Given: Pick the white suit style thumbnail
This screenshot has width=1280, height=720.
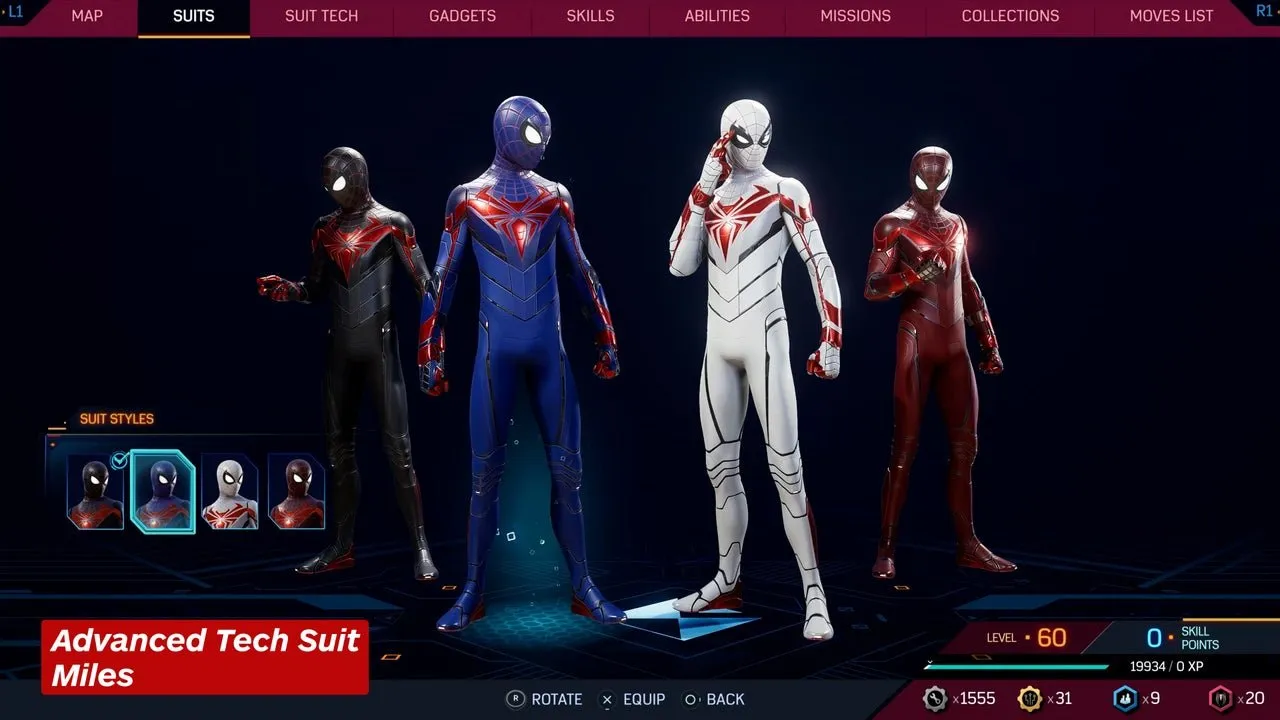Looking at the screenshot, I should 230,492.
